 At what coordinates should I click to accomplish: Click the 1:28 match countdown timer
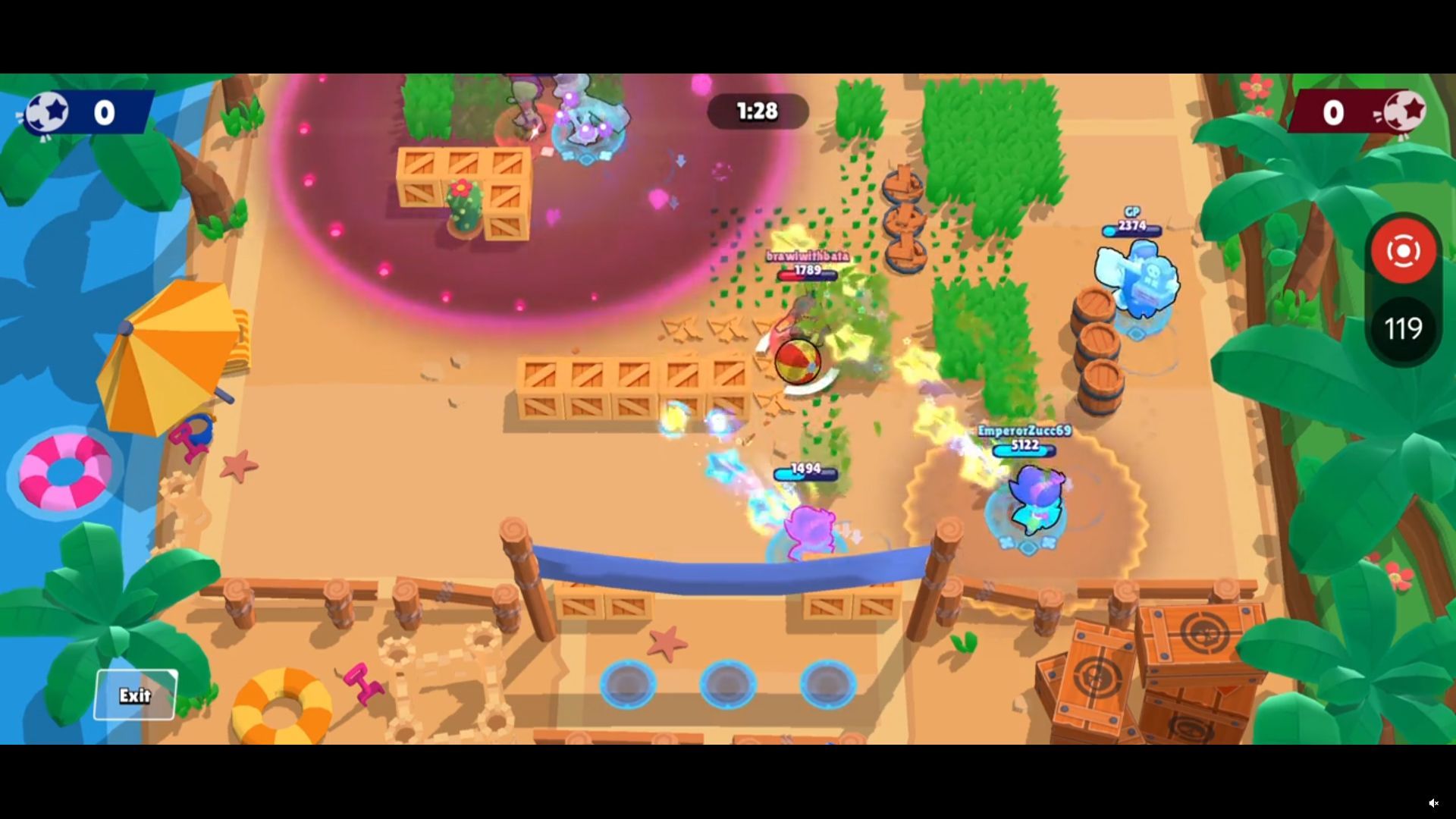point(757,111)
